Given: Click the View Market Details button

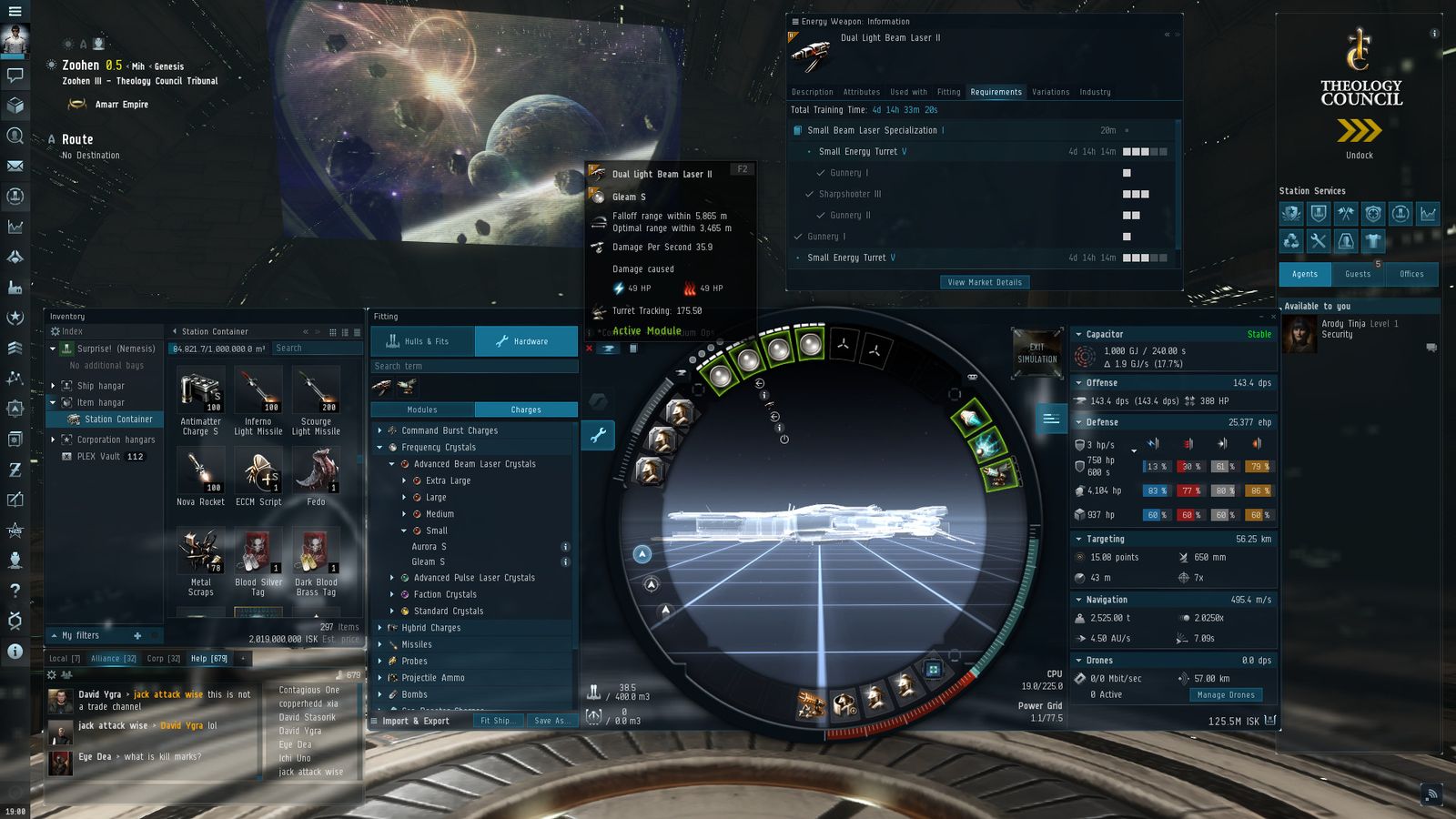Looking at the screenshot, I should click(x=984, y=282).
